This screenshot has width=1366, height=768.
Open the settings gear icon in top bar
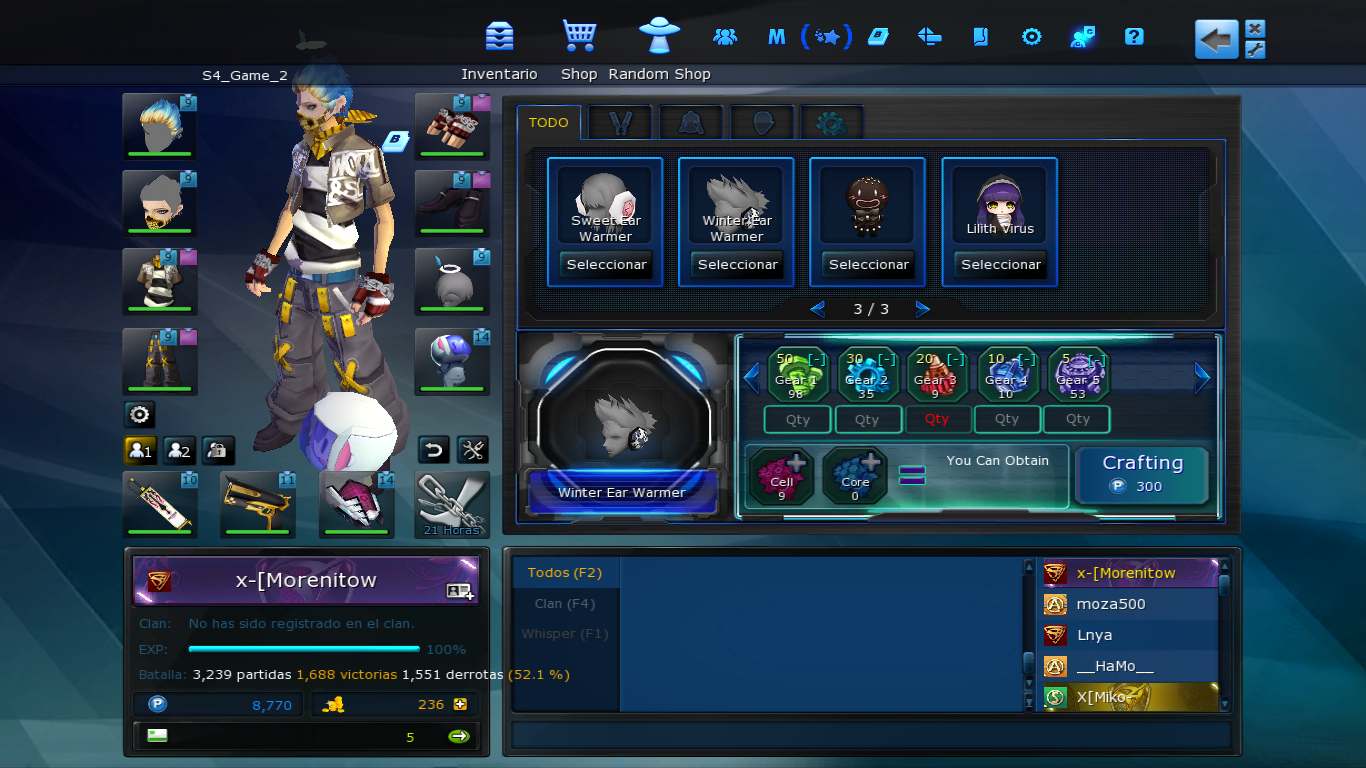tap(1031, 37)
